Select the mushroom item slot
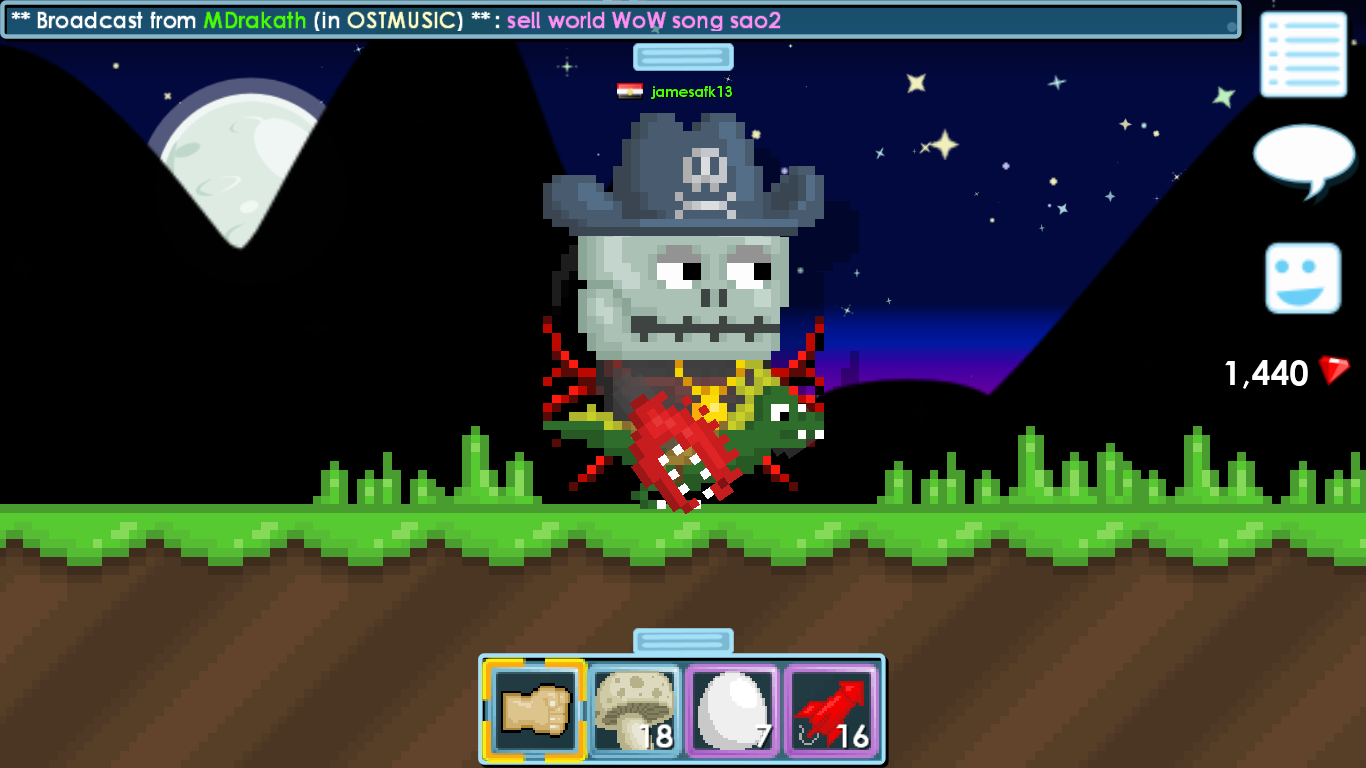Screen dimensions: 1366x768 coord(634,710)
